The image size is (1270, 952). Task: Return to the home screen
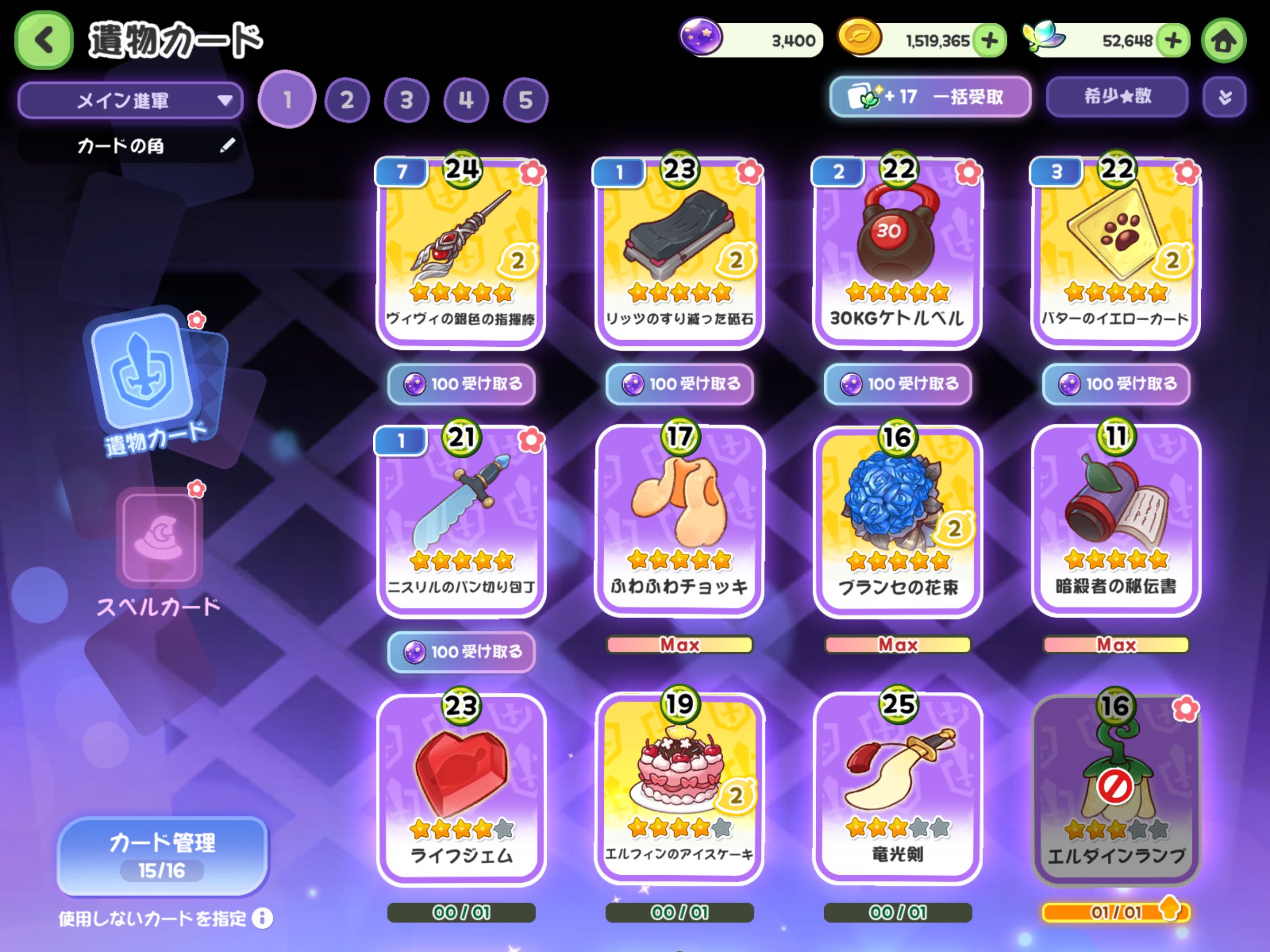click(1223, 40)
